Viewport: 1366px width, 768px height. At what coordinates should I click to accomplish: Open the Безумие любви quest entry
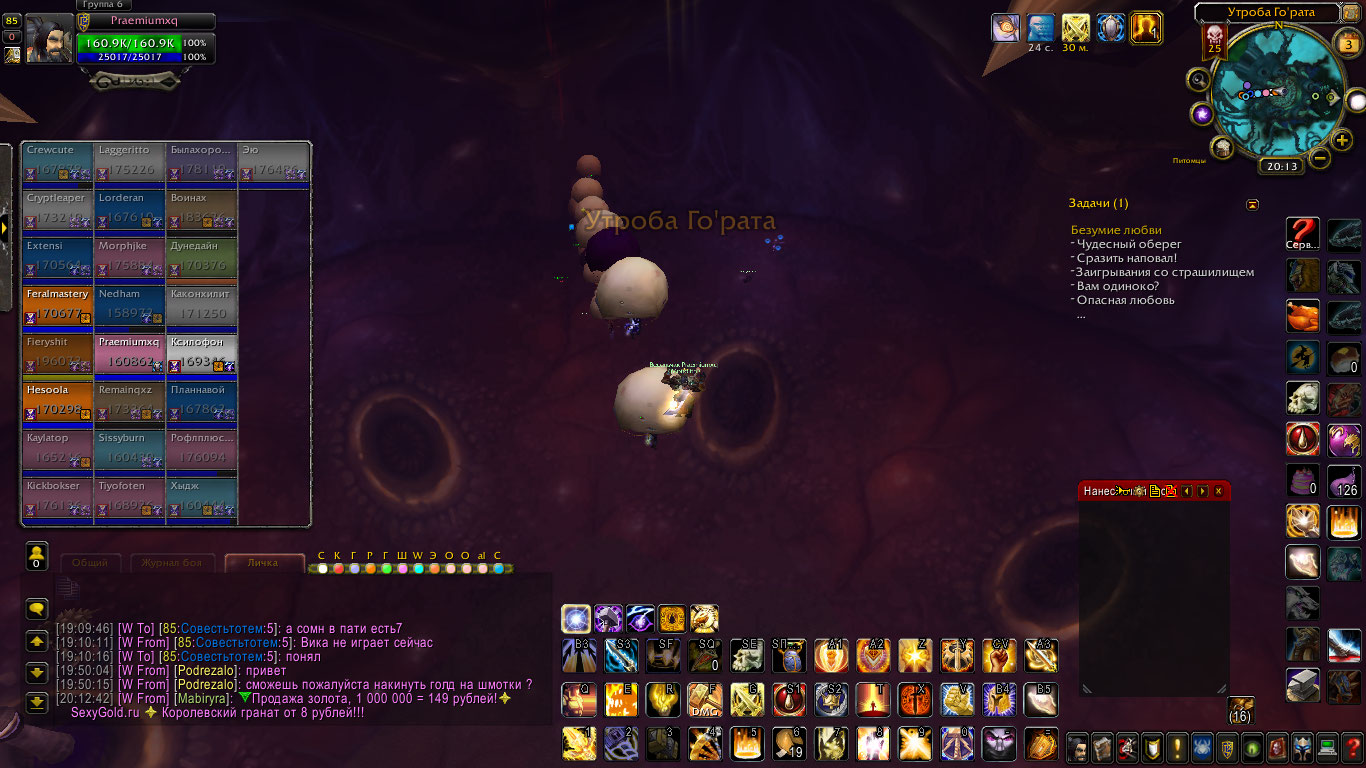1116,230
